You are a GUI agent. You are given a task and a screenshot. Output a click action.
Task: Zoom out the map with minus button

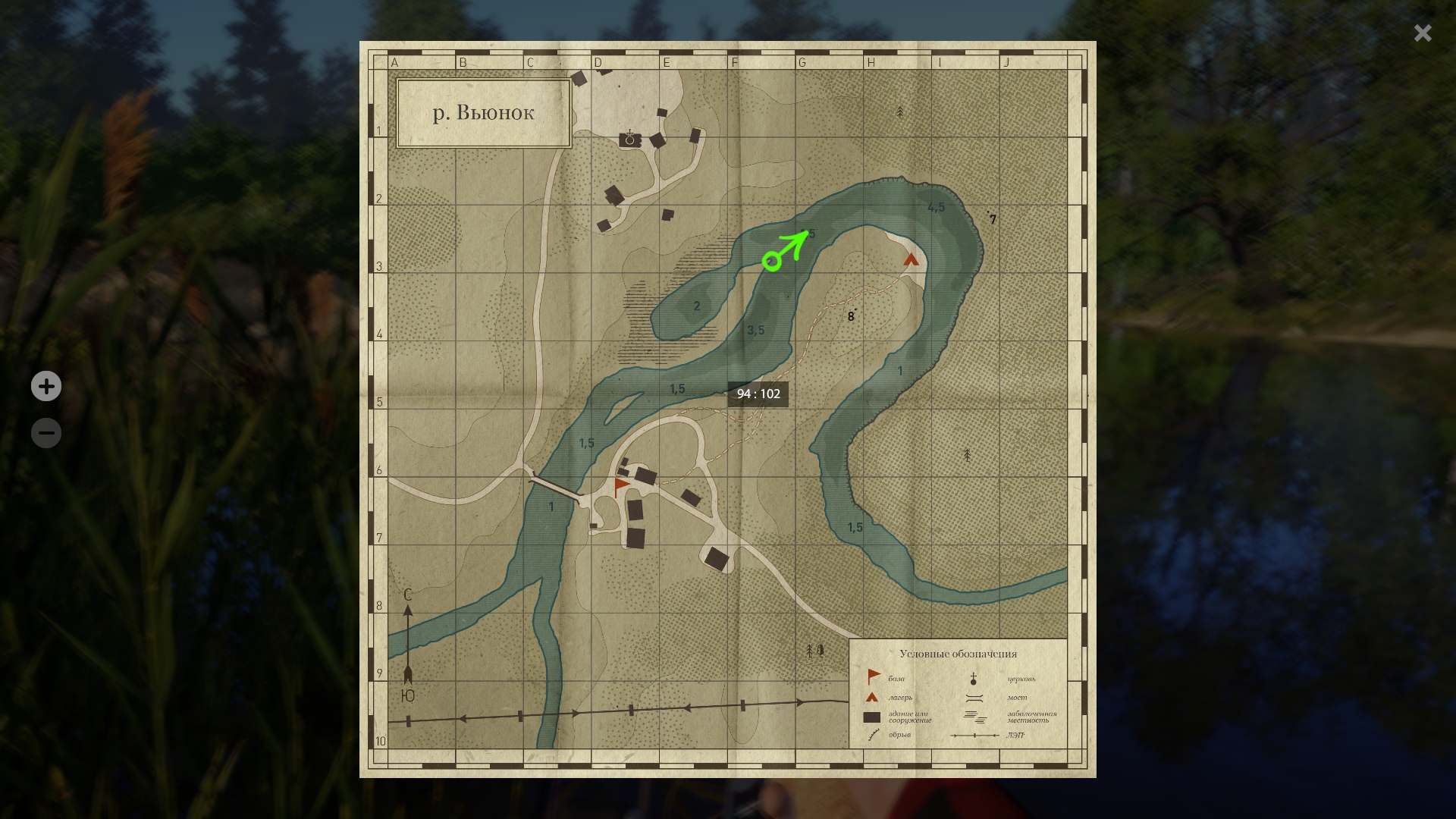(x=46, y=433)
